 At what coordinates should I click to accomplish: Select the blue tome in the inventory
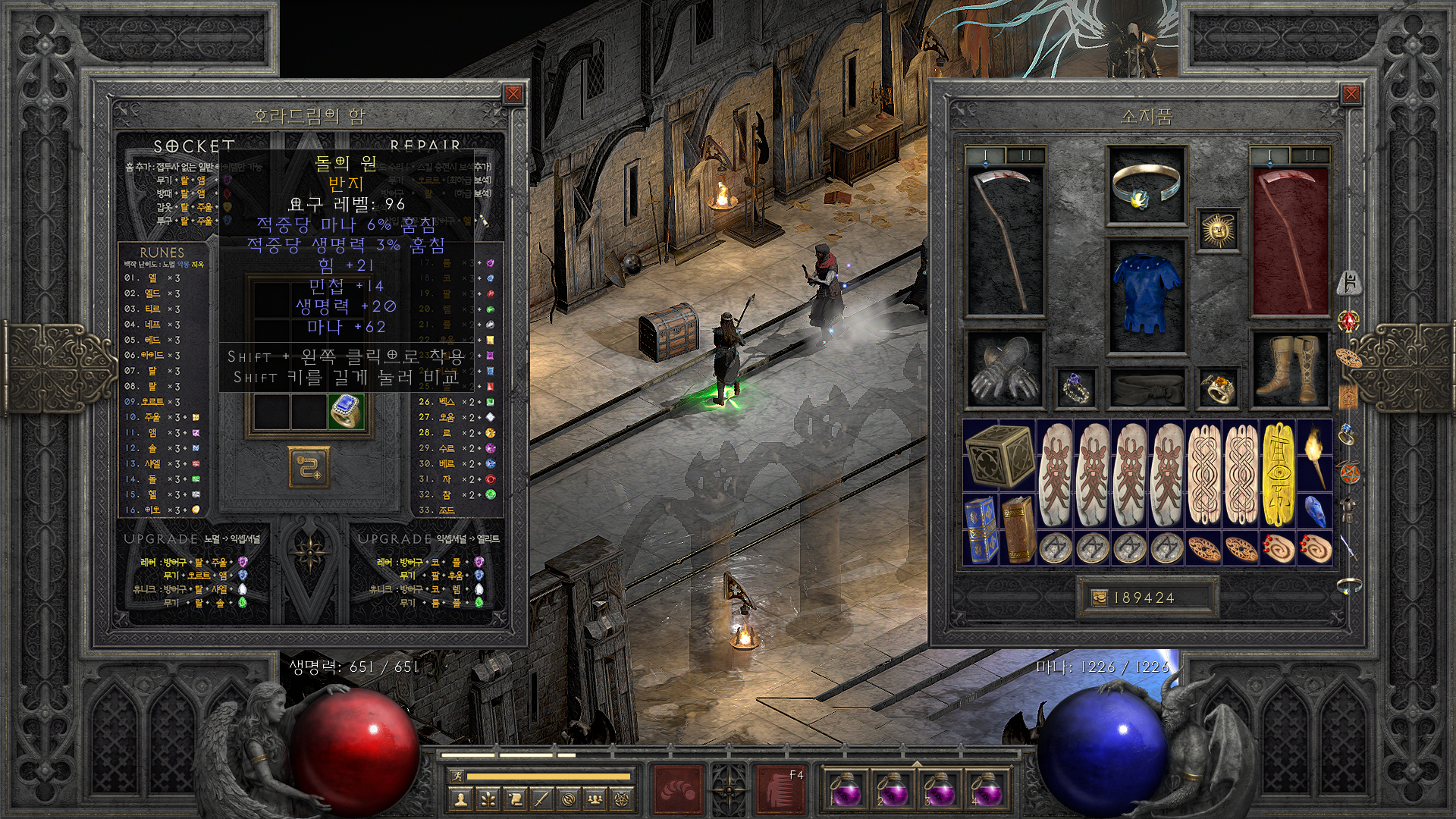click(981, 529)
